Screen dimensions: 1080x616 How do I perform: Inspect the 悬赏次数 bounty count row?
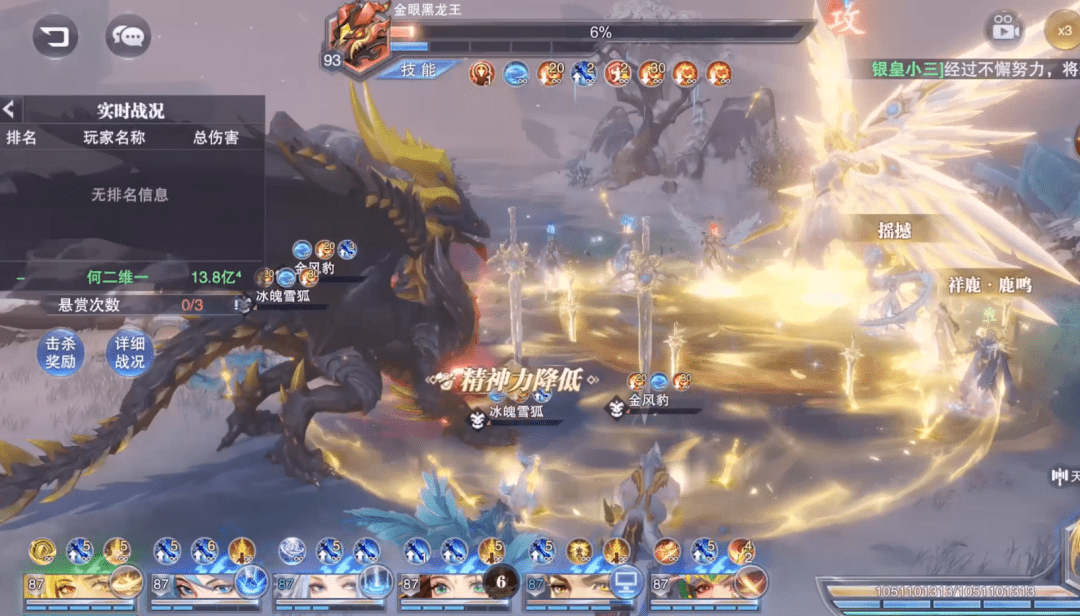click(x=130, y=304)
